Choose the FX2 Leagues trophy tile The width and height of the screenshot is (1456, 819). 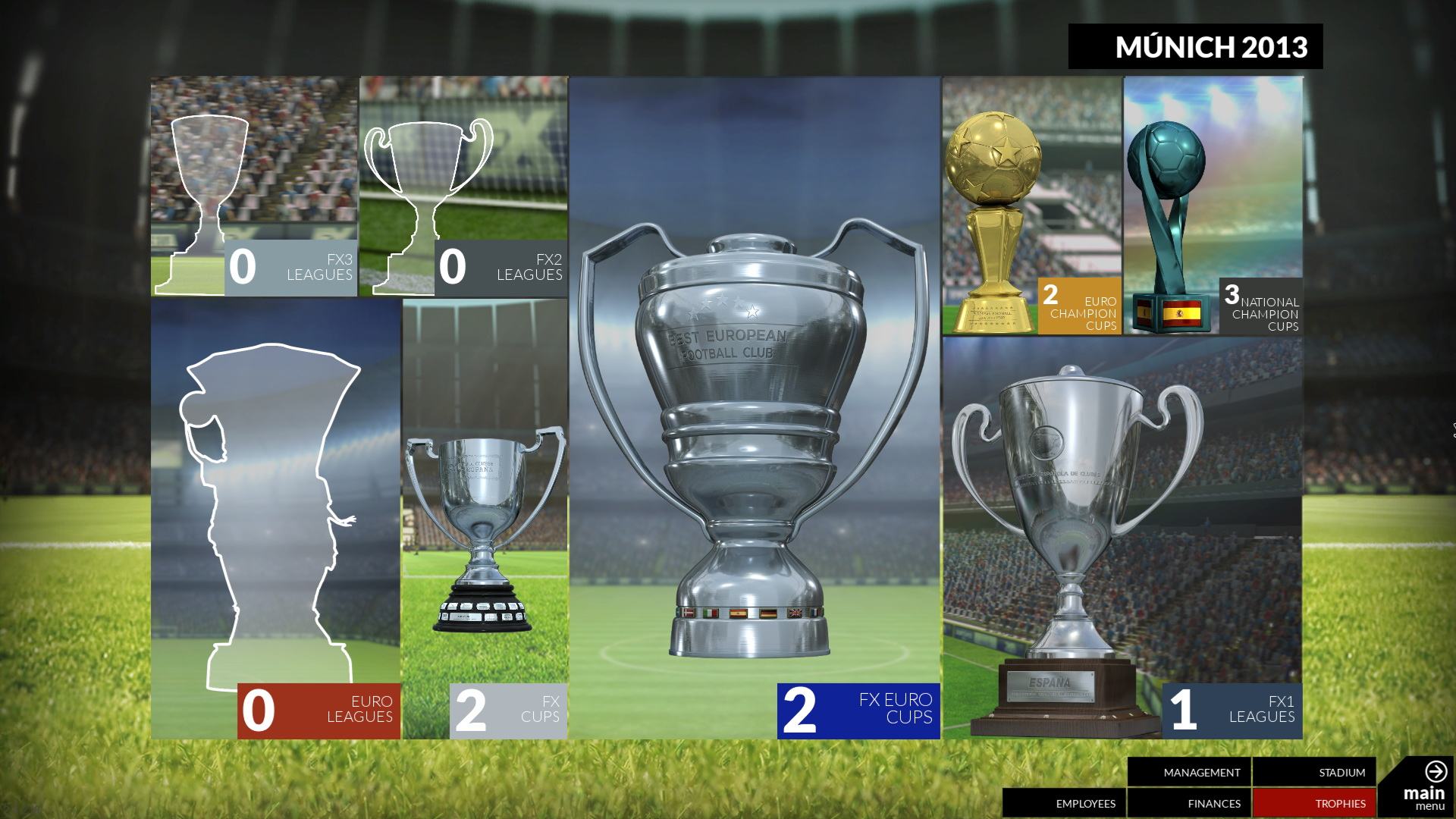click(463, 186)
